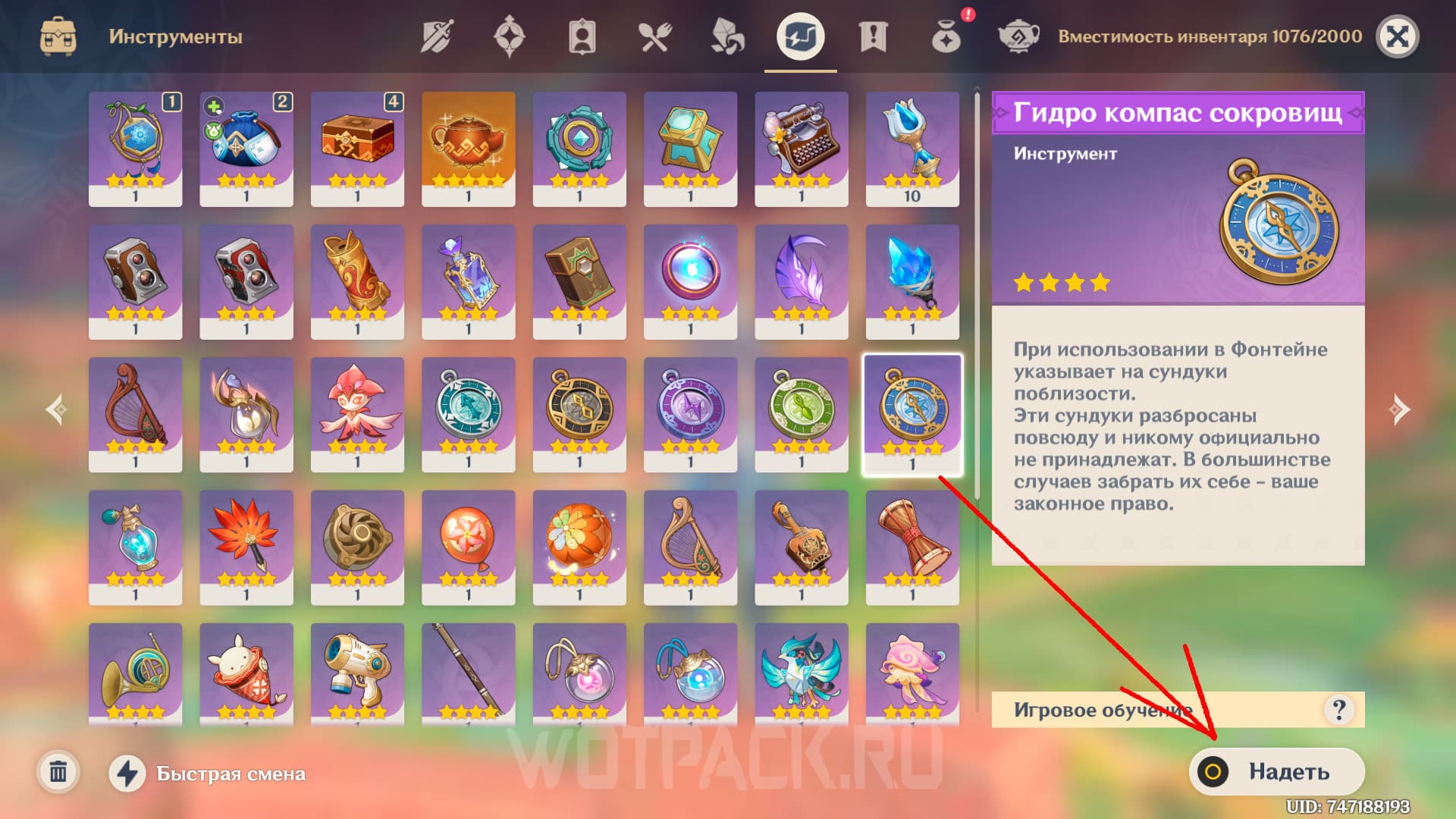This screenshot has height=819, width=1456.
Task: Open the Precious Items tab with notification badge
Action: [944, 34]
